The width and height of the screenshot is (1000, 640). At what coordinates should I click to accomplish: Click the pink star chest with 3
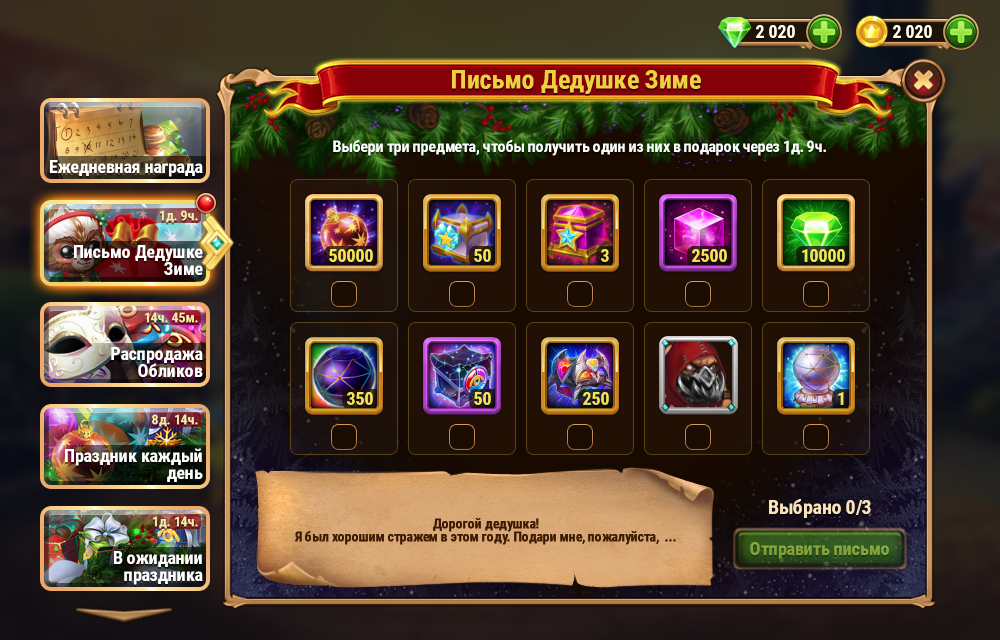(580, 232)
